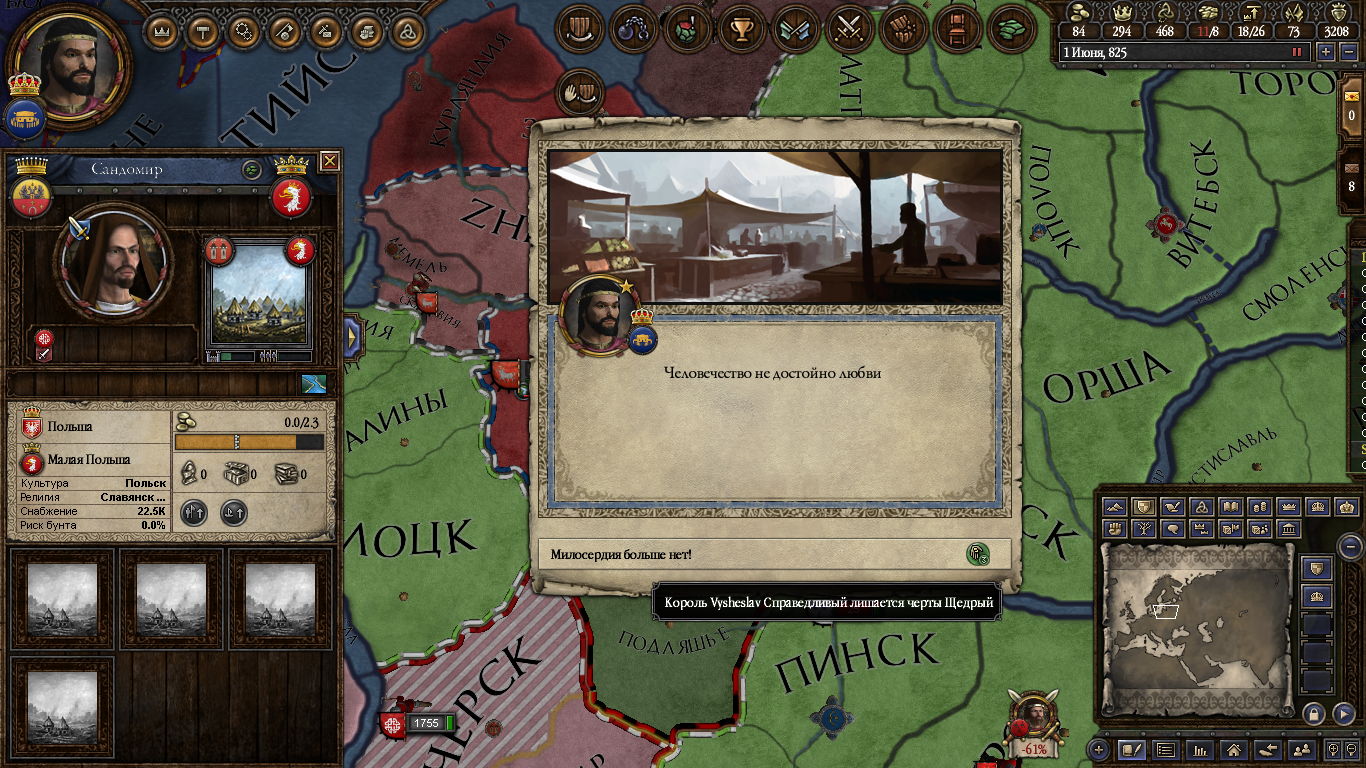Open the crown menu button in top bar
Viewport: 1366px width, 768px height.
[161, 32]
